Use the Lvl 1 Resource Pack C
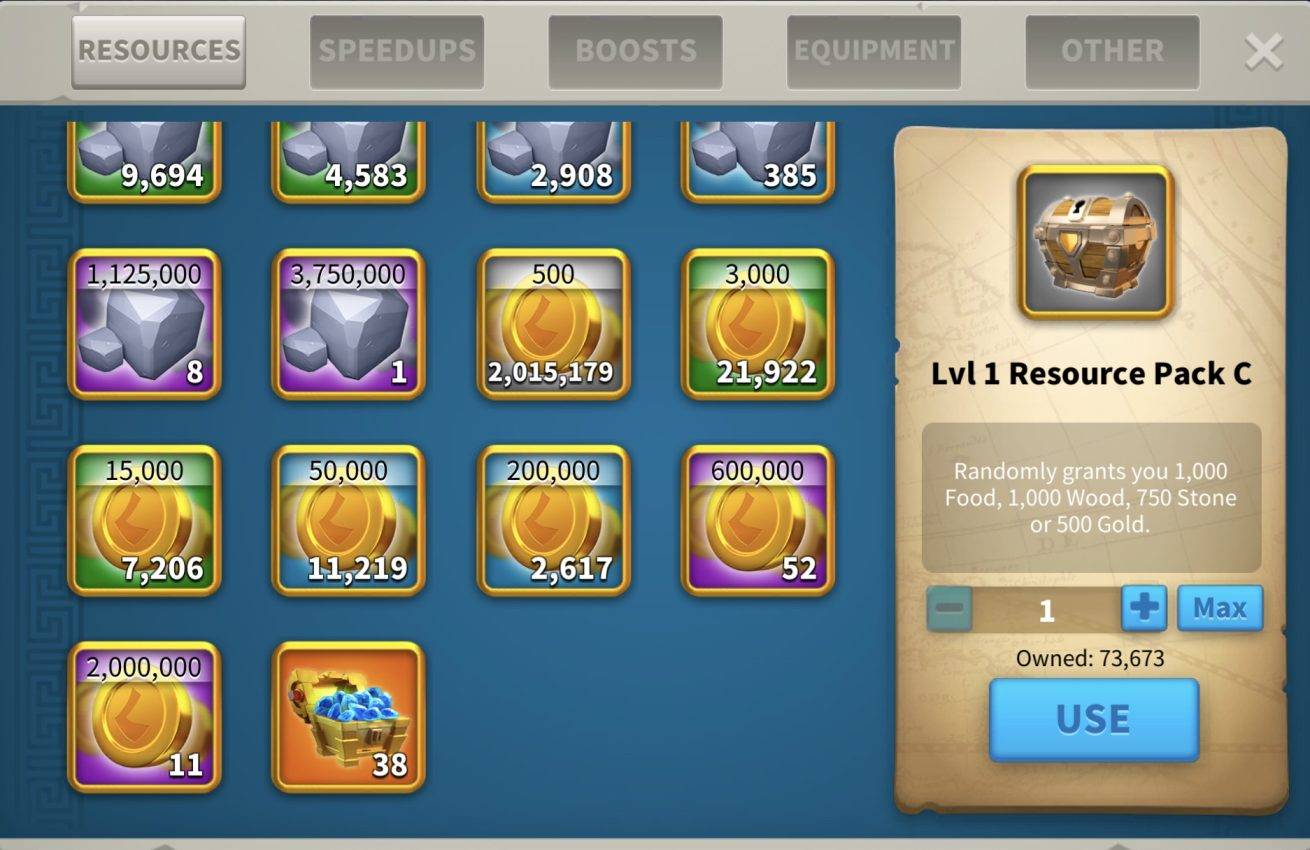 click(x=1093, y=719)
